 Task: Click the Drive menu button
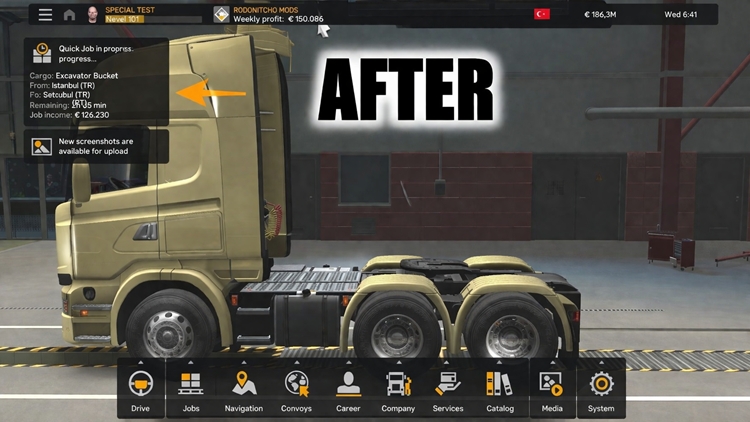pyautogui.click(x=140, y=388)
